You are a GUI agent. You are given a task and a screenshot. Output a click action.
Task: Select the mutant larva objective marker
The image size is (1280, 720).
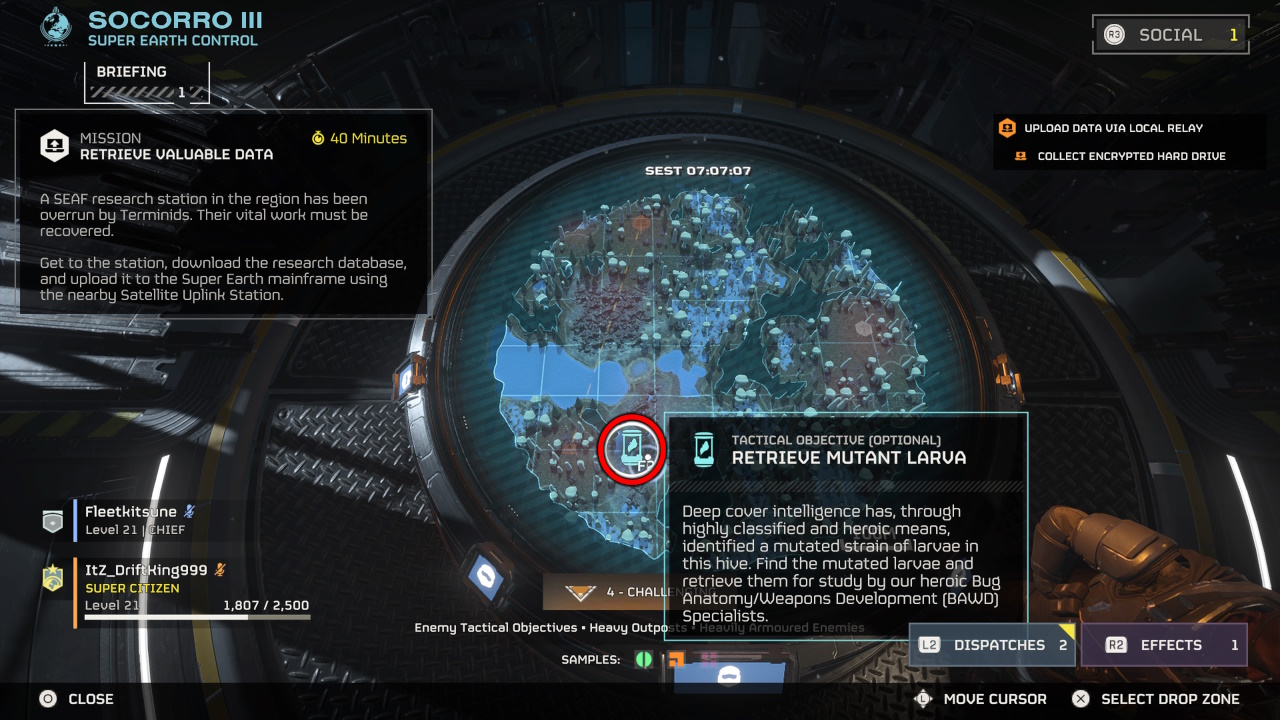tap(632, 448)
